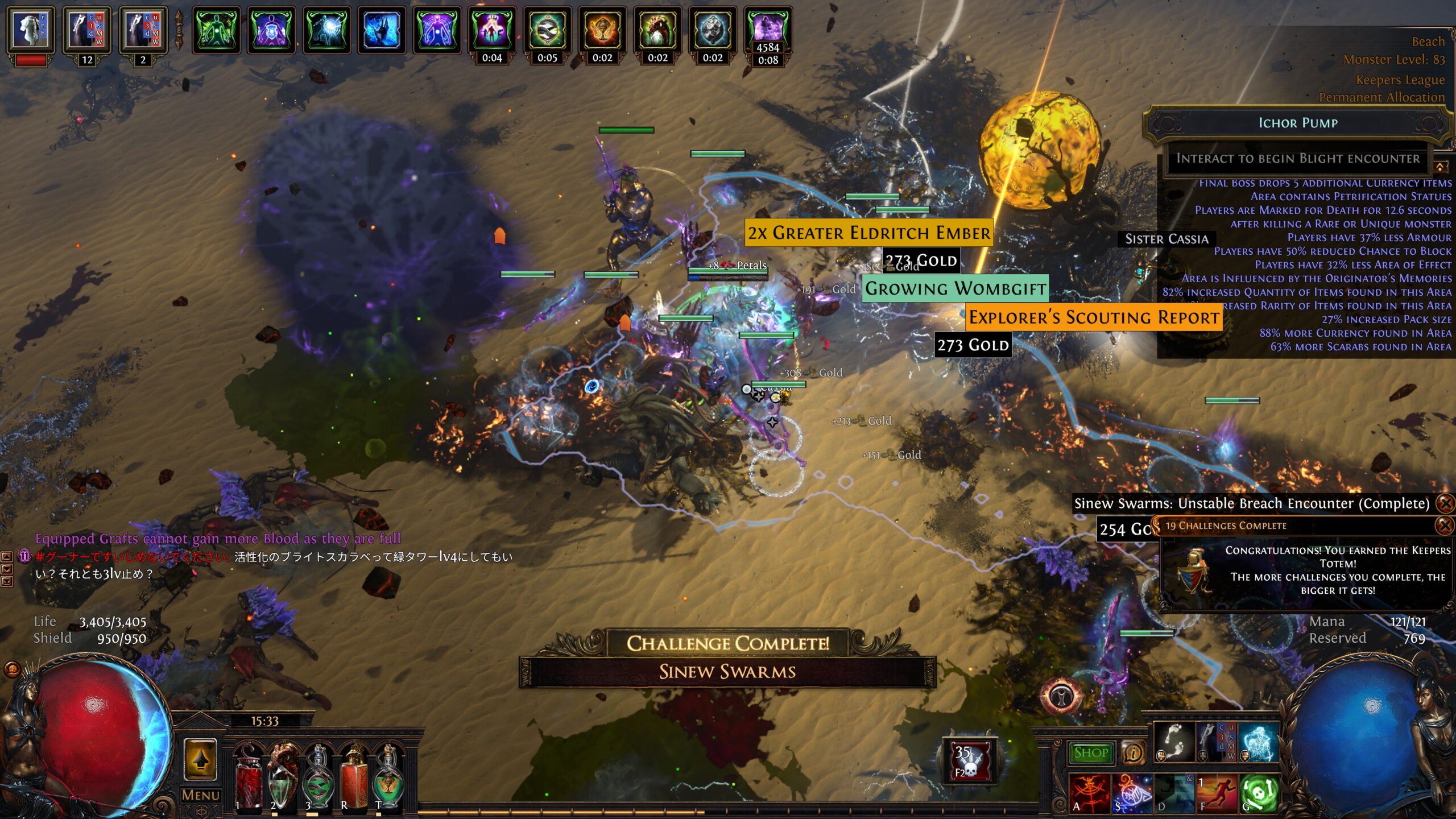Pick up the Growing Wombgift item label
The image size is (1456, 819).
click(x=955, y=288)
